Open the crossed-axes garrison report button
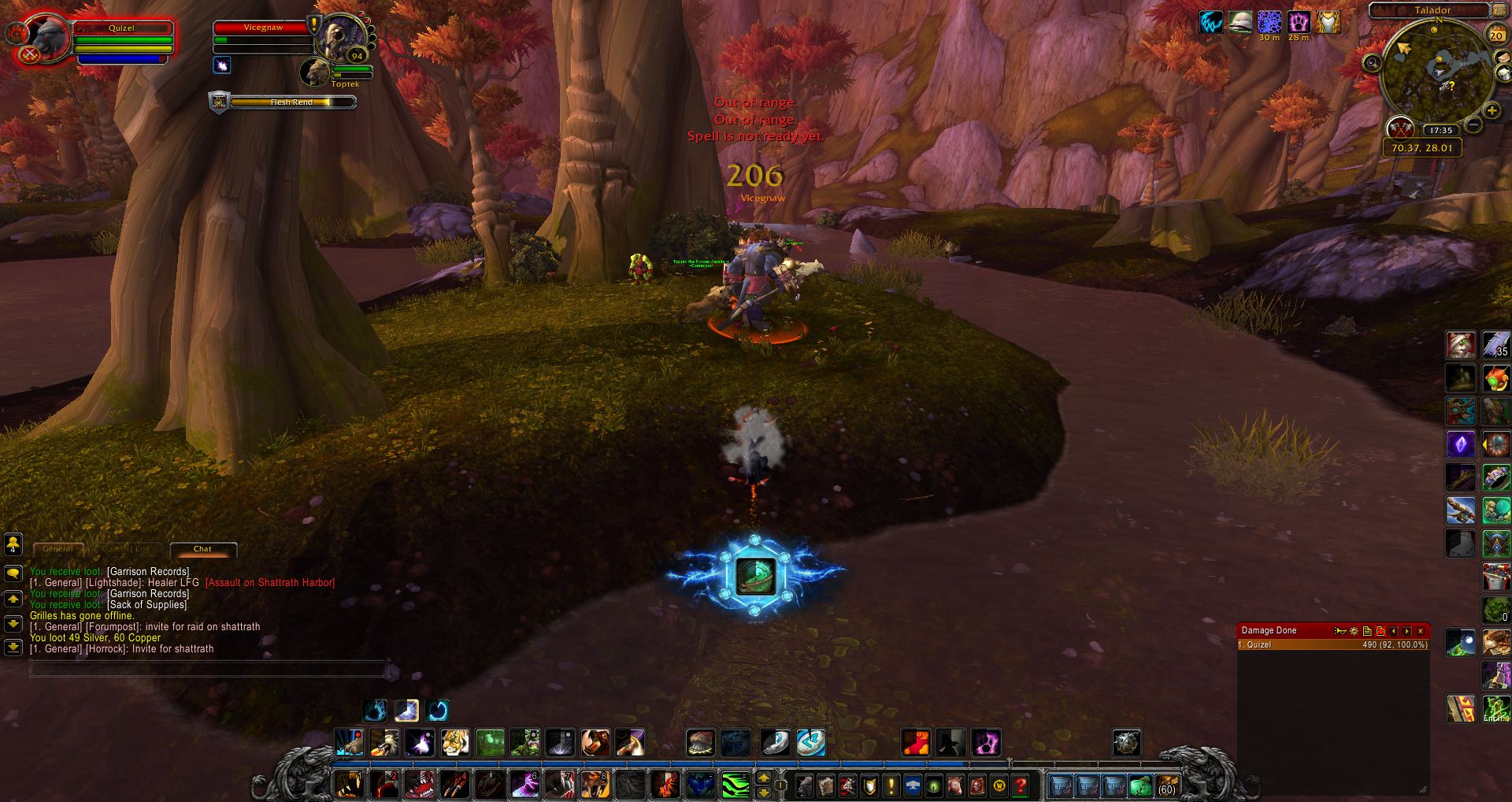 (x=1399, y=128)
